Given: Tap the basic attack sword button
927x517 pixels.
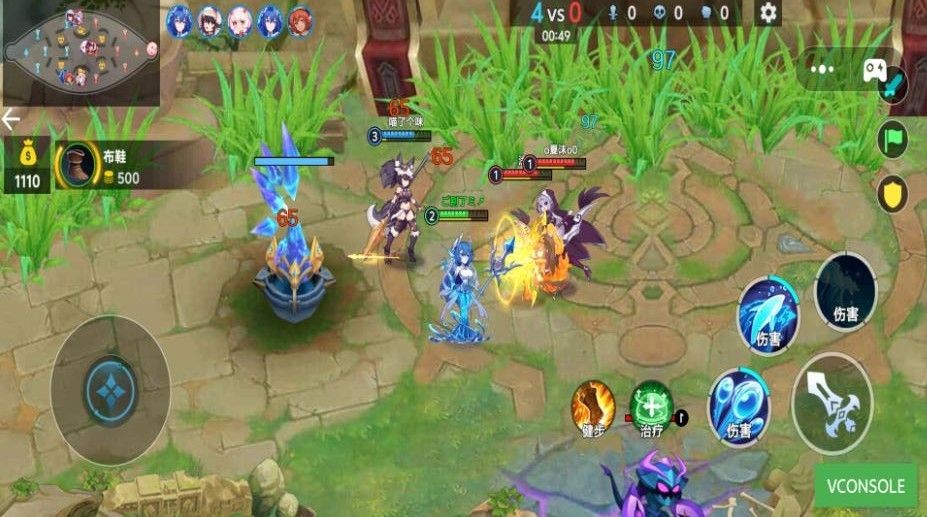Looking at the screenshot, I should click(832, 403).
